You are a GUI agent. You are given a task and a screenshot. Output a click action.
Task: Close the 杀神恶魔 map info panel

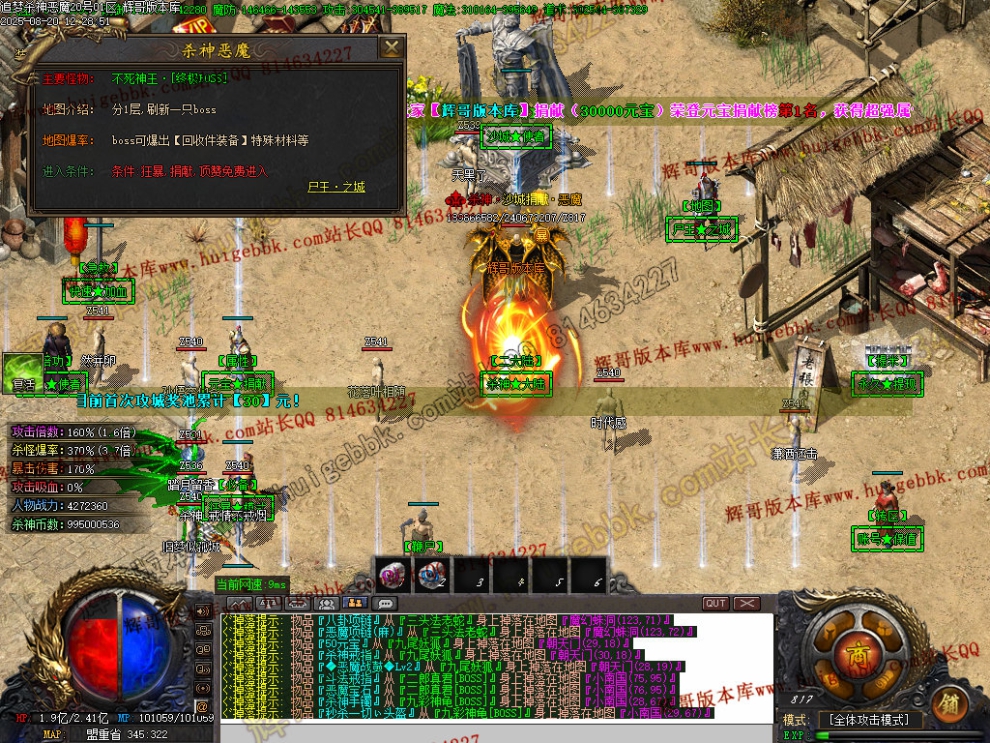tap(393, 47)
